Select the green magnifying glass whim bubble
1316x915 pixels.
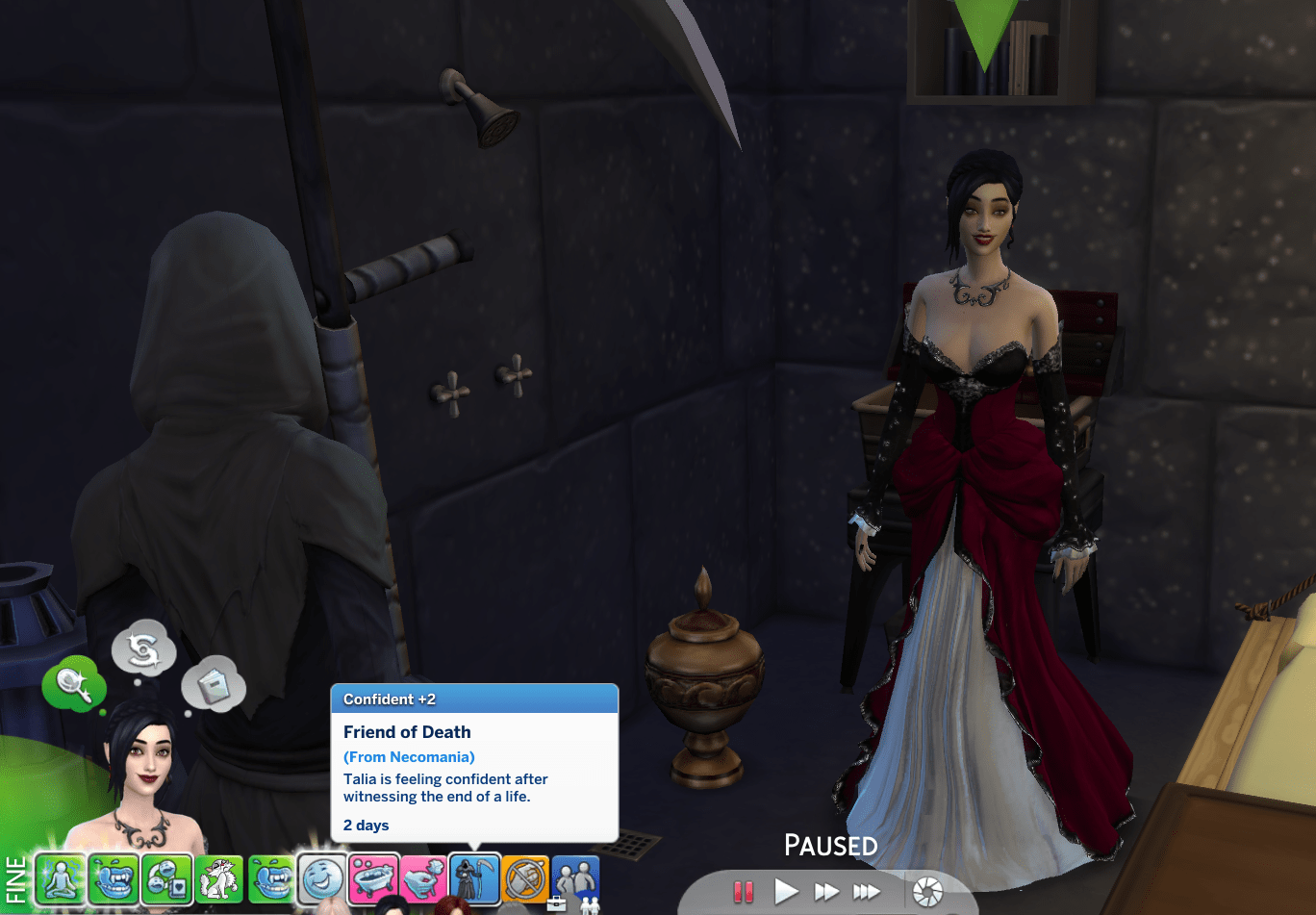tap(73, 685)
